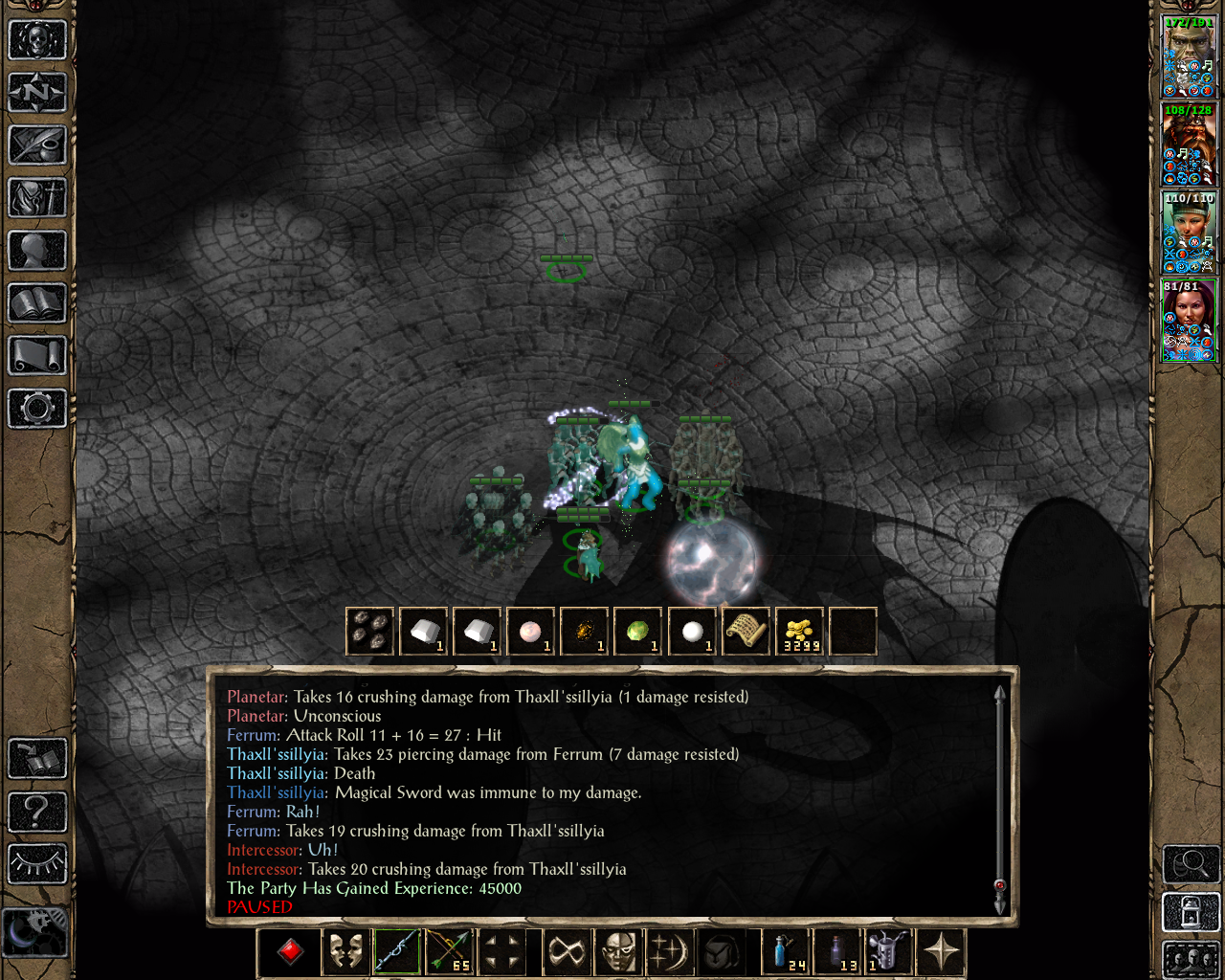Select all party members icon
Screen dimensions: 1225x980
[1192, 961]
